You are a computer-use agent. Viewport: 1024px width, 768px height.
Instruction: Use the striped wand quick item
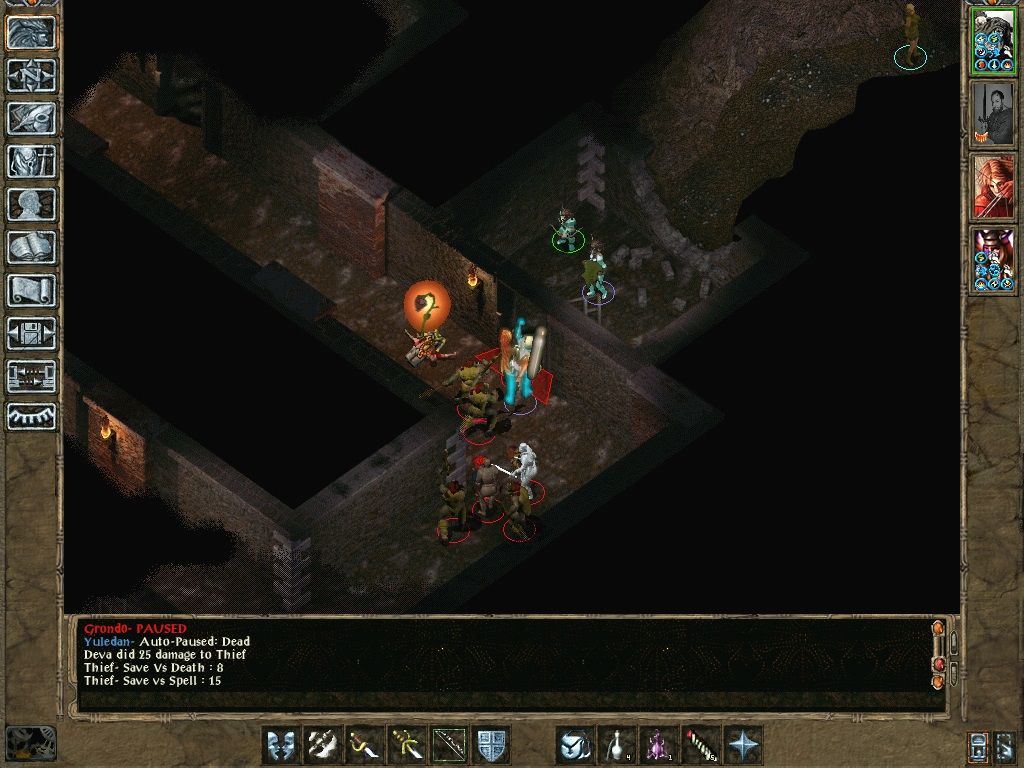(x=701, y=745)
